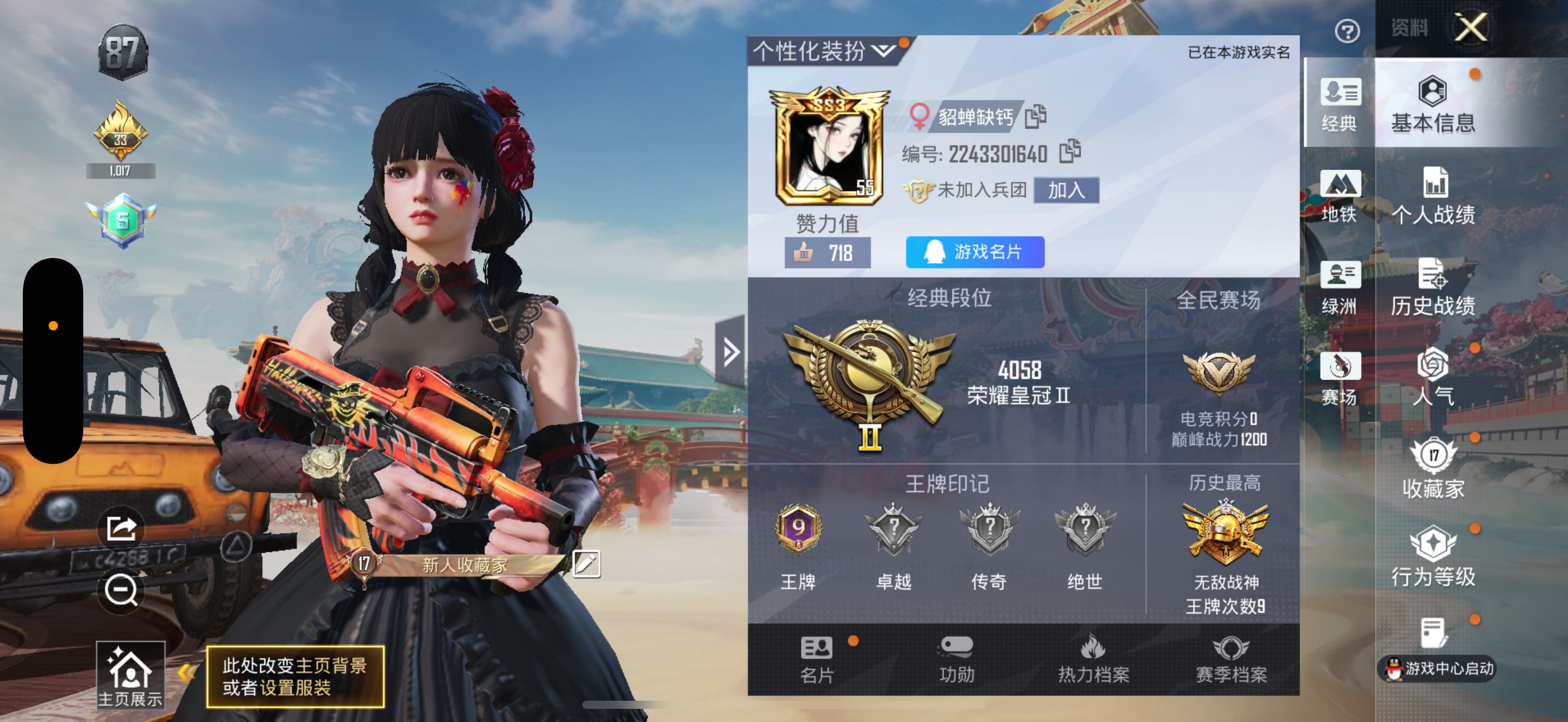
Task: Copy the player ID number
Action: (x=1069, y=152)
